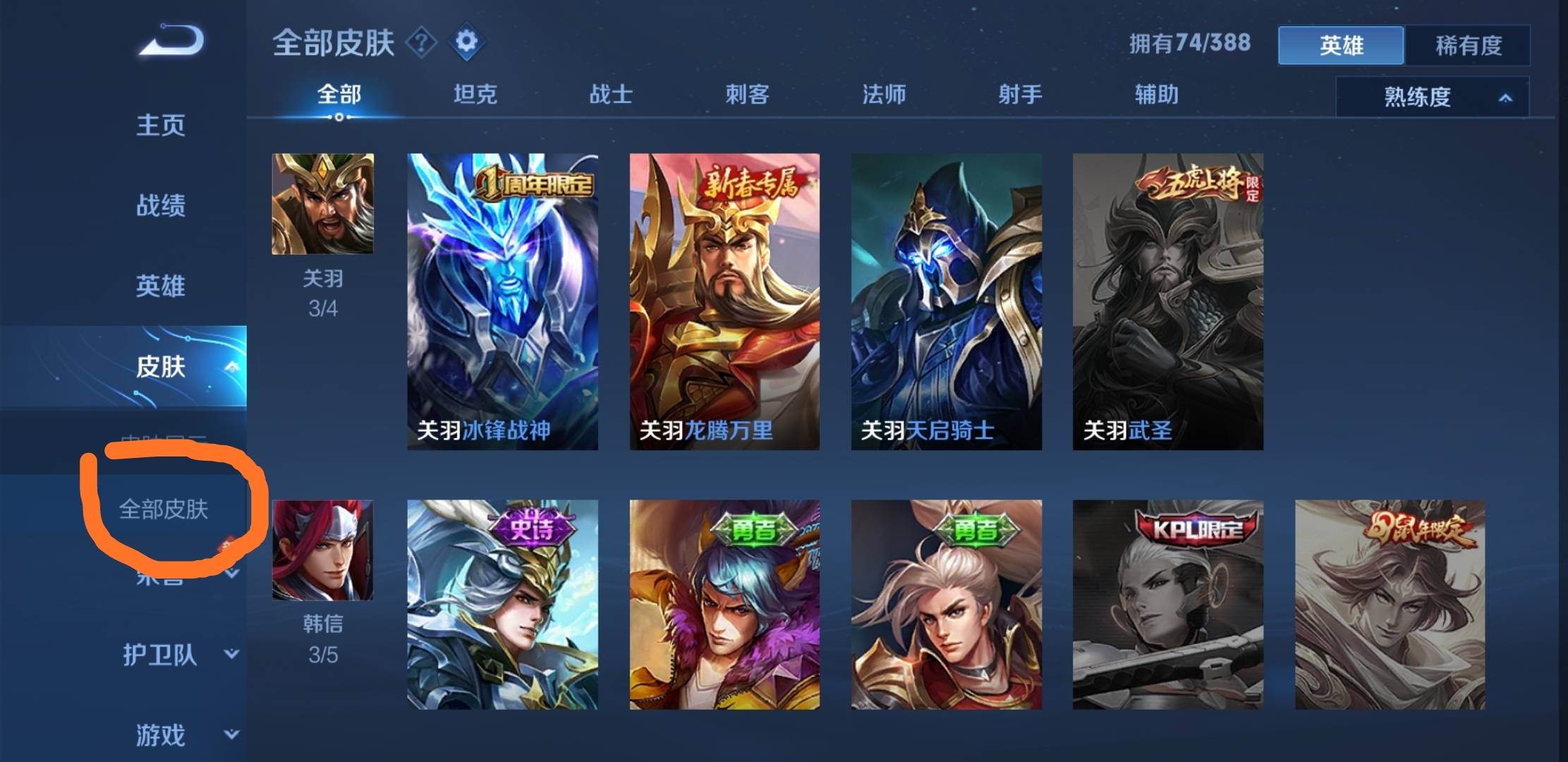Open the 皮肤 section in the sidebar
1568x762 pixels.
(161, 367)
